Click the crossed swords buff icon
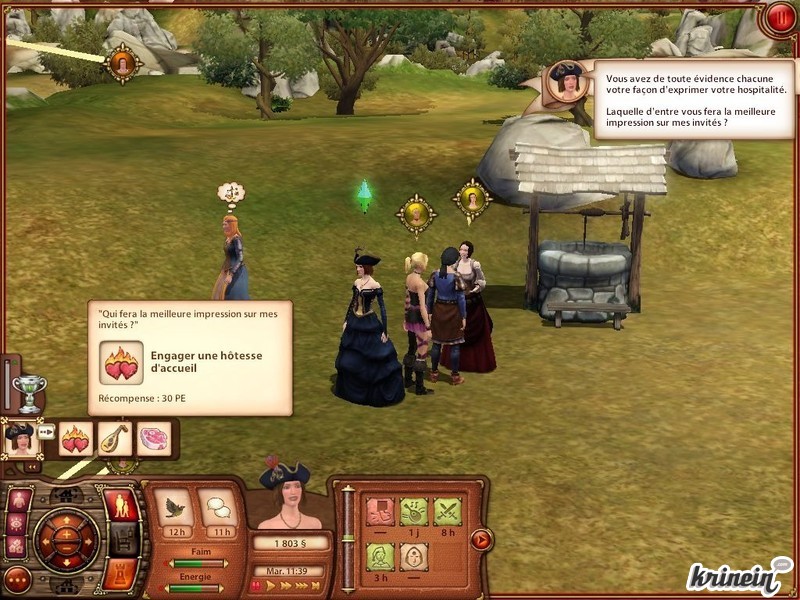The image size is (800, 600). click(447, 510)
